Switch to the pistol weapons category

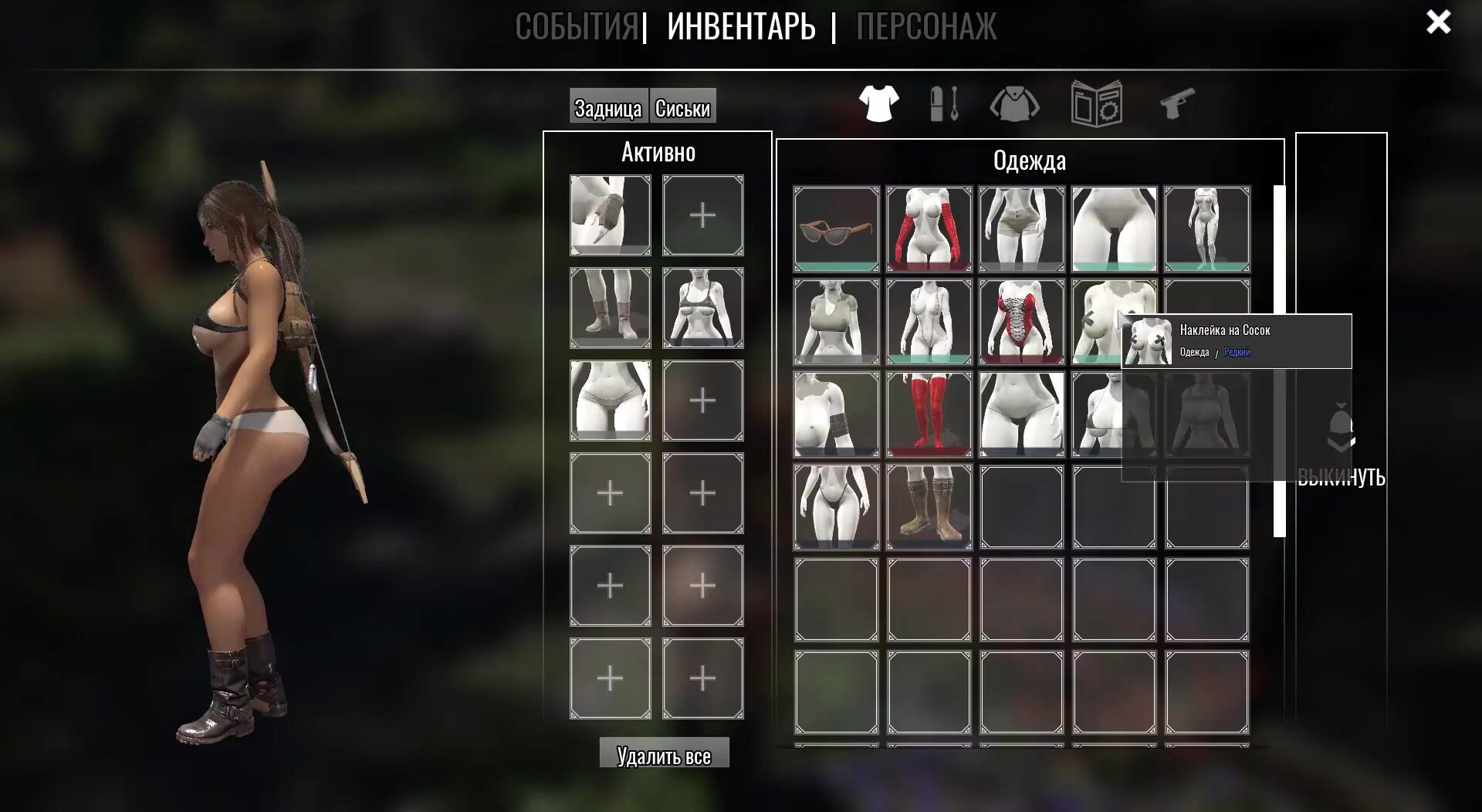(1177, 103)
